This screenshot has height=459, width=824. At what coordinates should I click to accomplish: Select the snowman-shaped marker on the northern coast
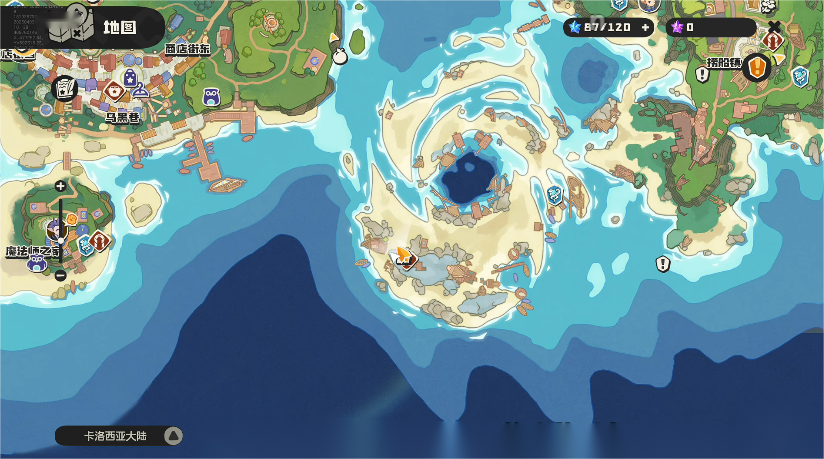pos(340,55)
